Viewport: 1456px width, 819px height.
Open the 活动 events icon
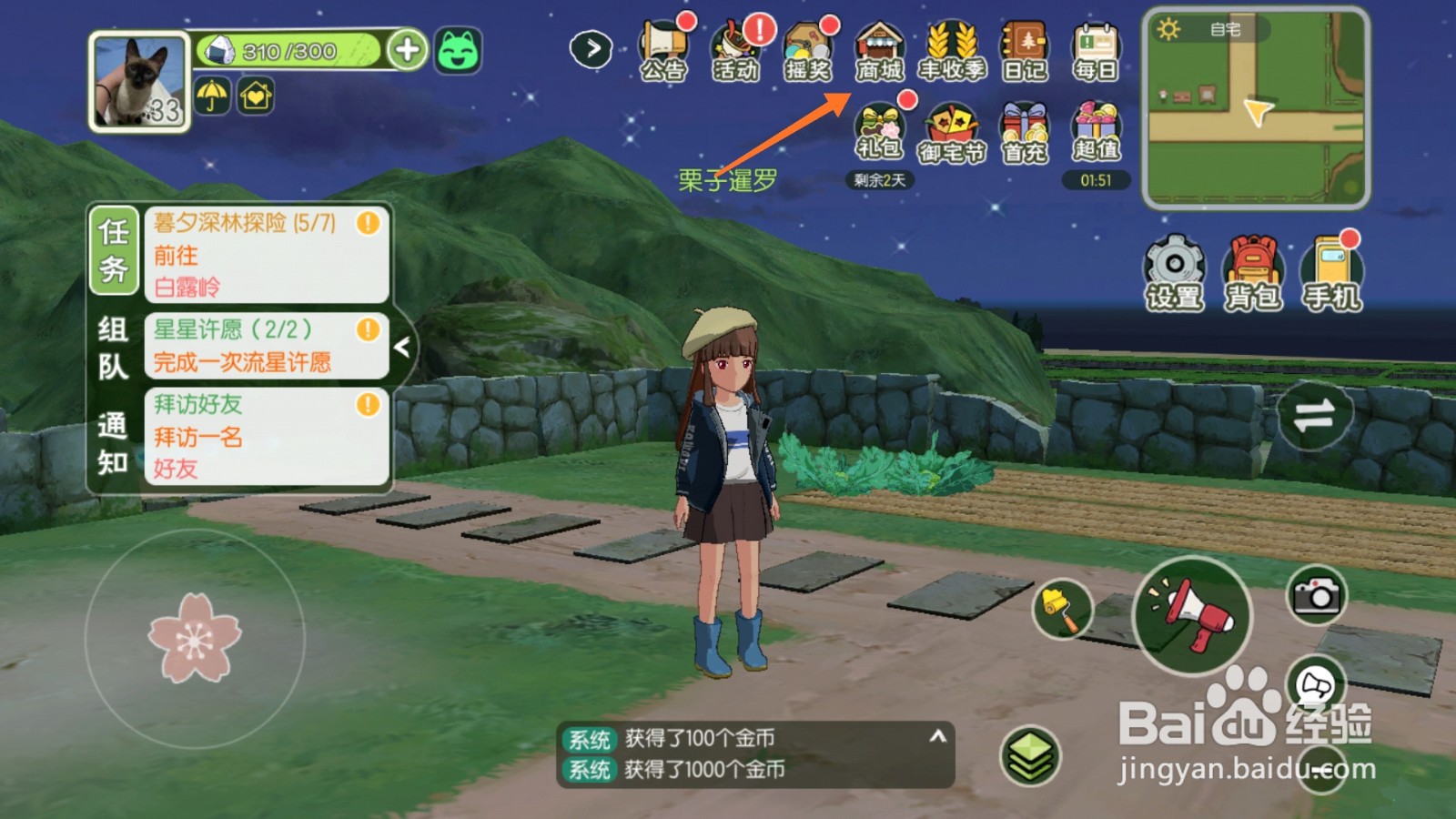(x=735, y=52)
